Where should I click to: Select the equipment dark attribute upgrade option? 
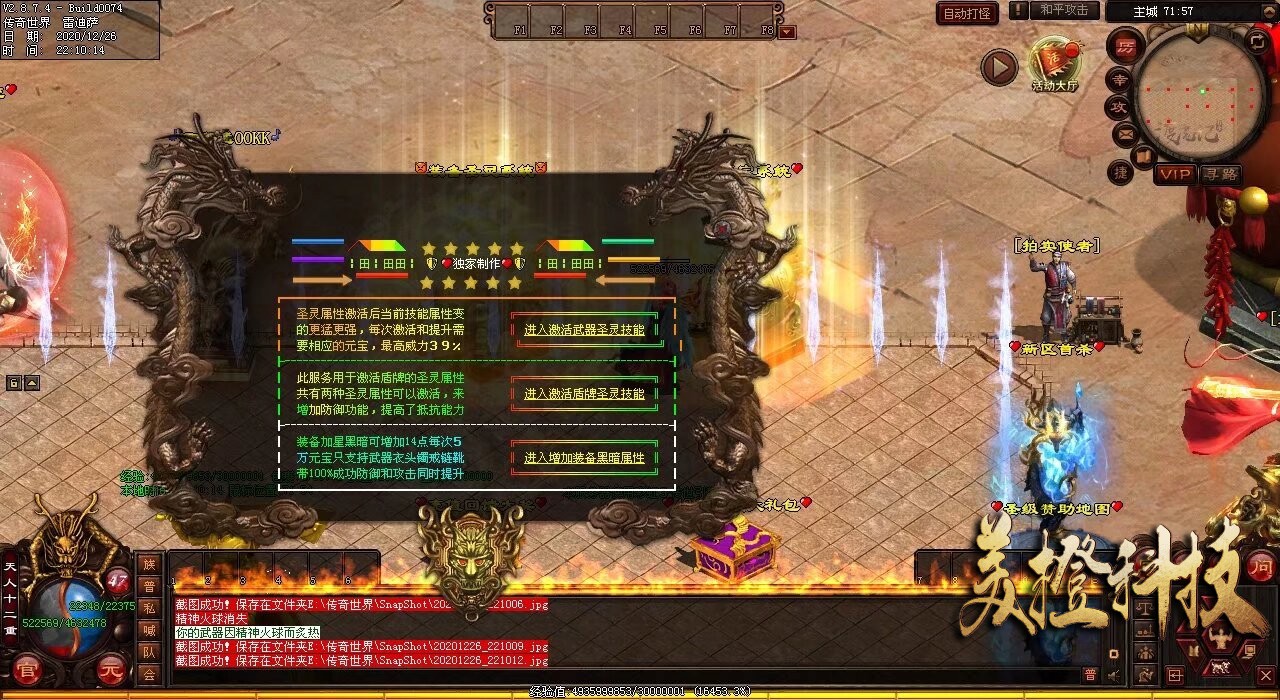(x=584, y=458)
